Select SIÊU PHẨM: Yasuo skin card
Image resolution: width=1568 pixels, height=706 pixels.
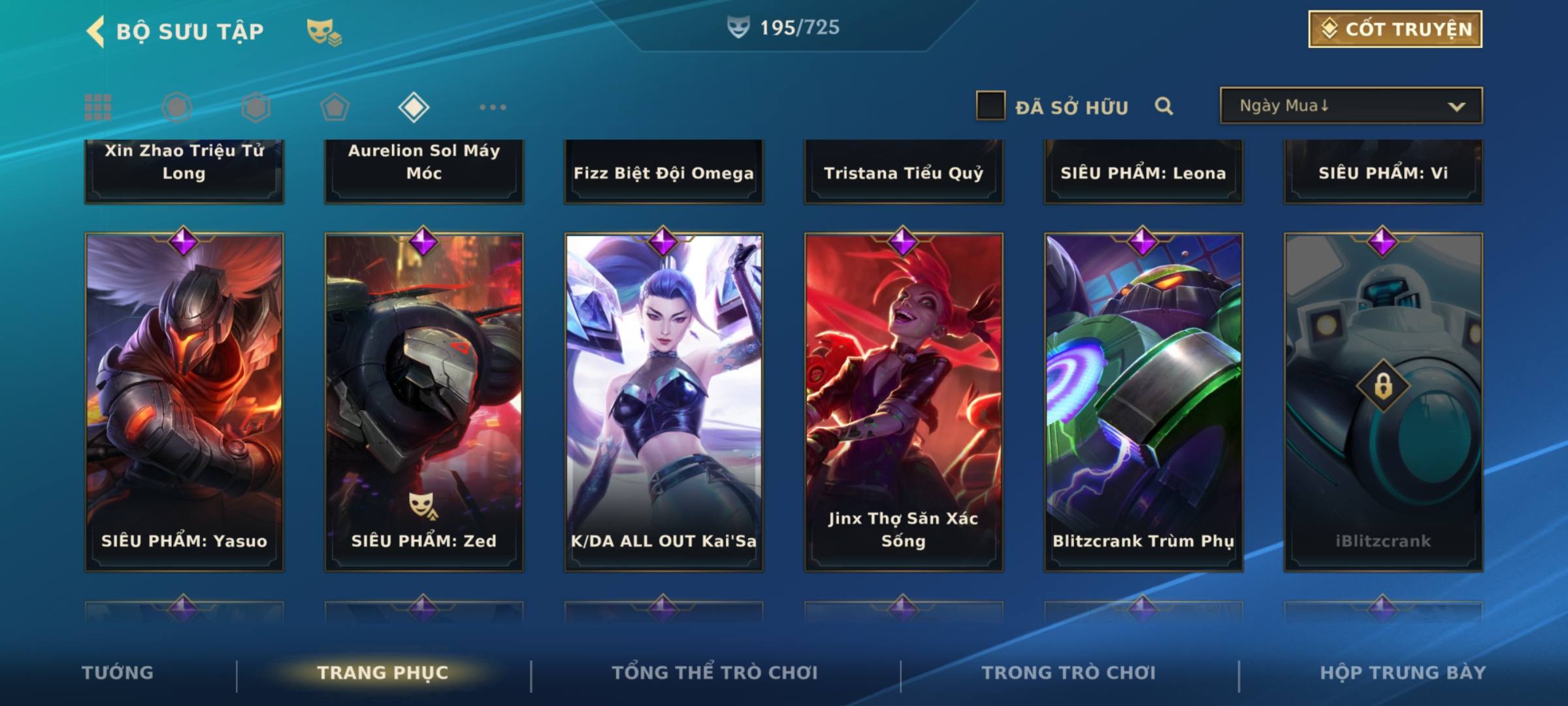point(184,402)
